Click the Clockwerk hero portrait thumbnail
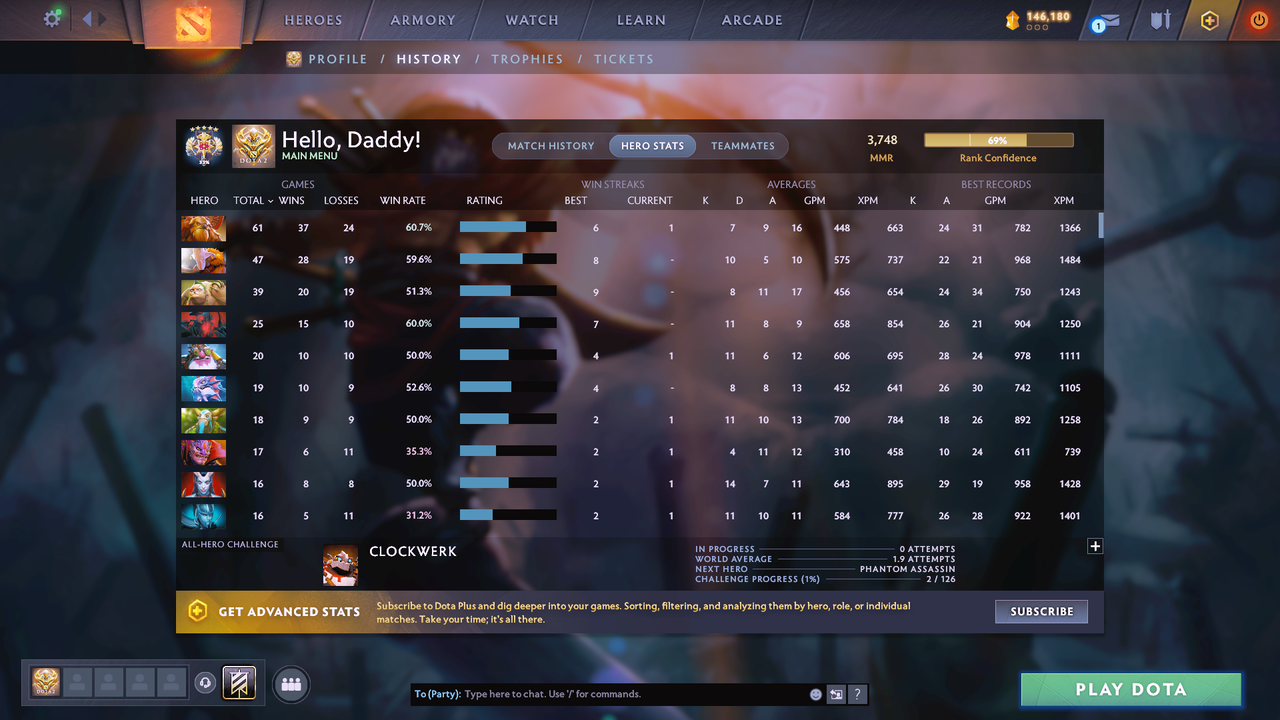Viewport: 1280px width, 720px height. 341,564
